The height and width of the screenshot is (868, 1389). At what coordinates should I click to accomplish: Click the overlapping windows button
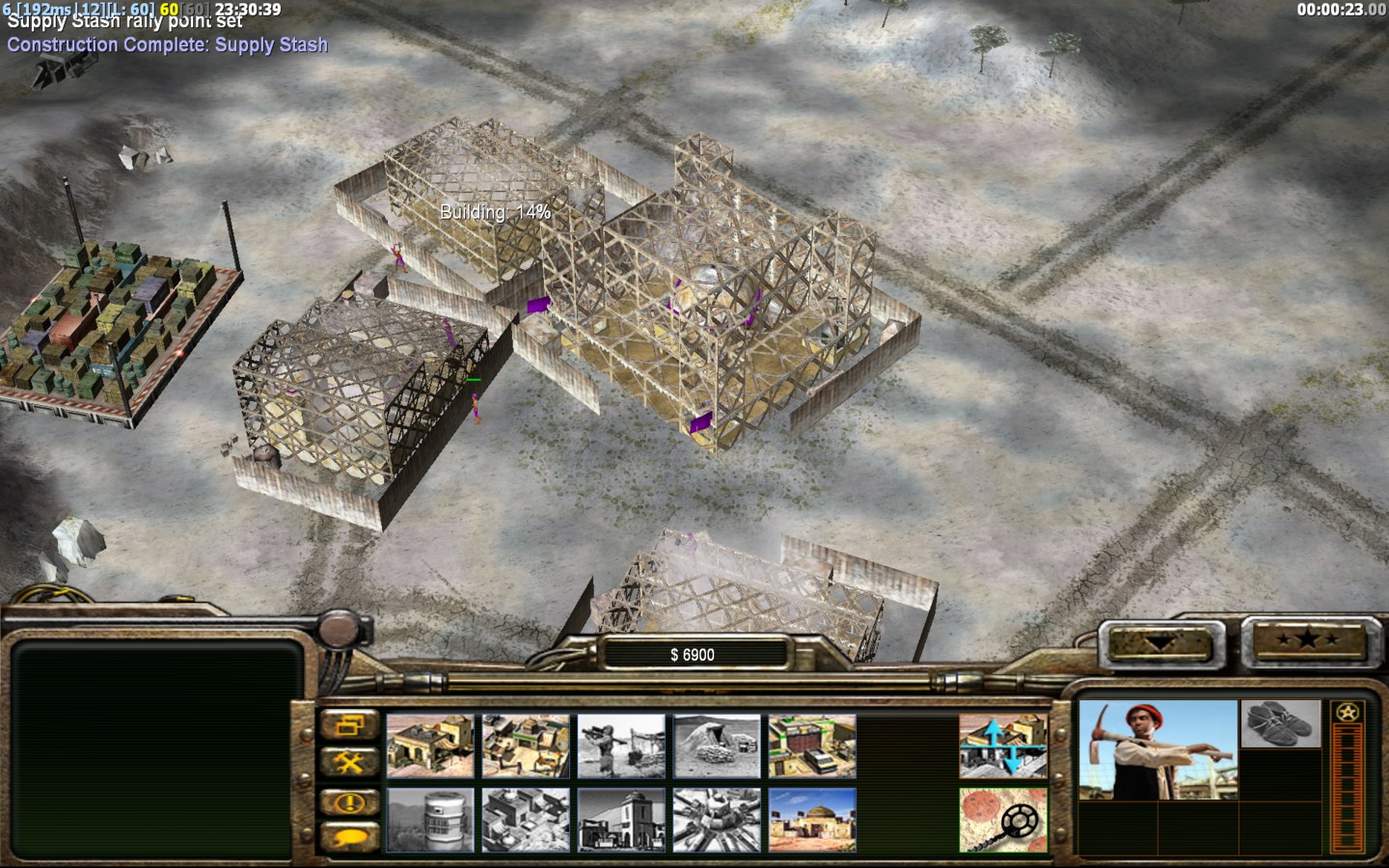pos(348,726)
